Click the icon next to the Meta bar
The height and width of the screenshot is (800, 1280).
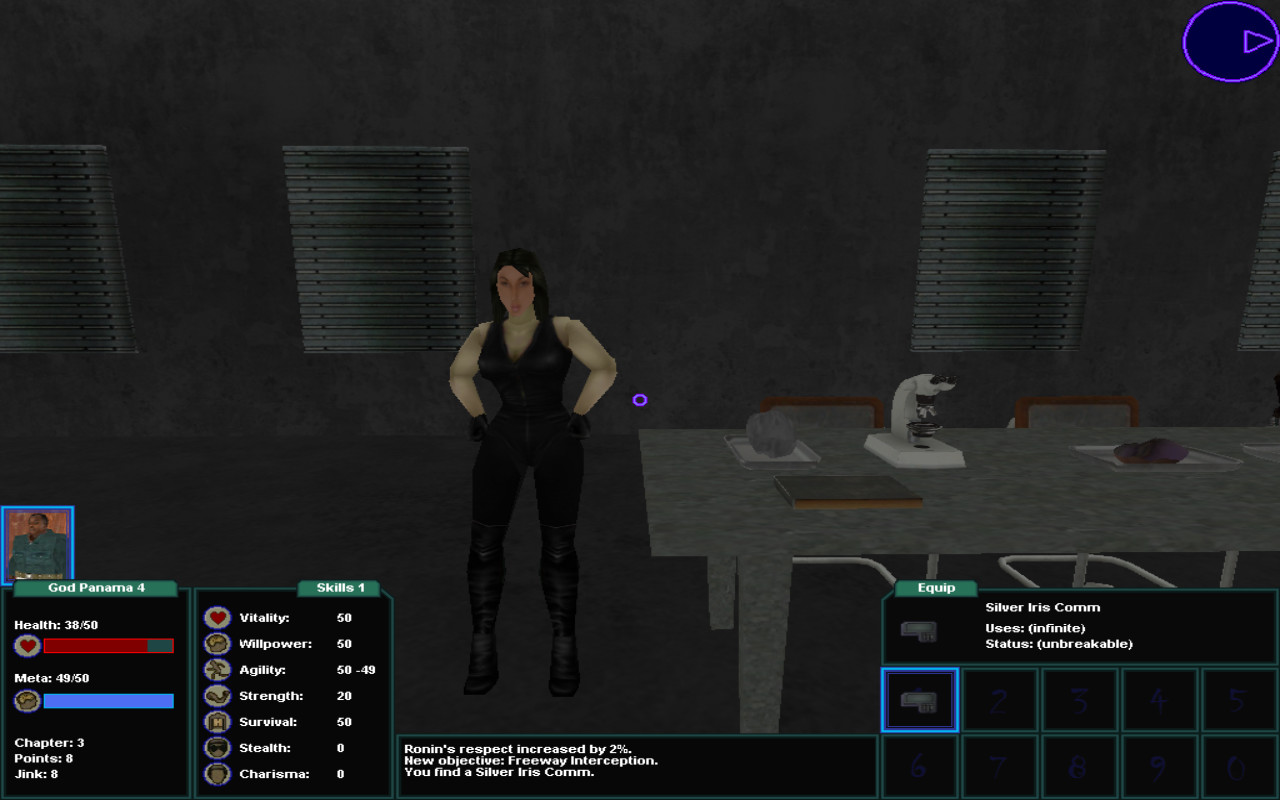(x=27, y=700)
